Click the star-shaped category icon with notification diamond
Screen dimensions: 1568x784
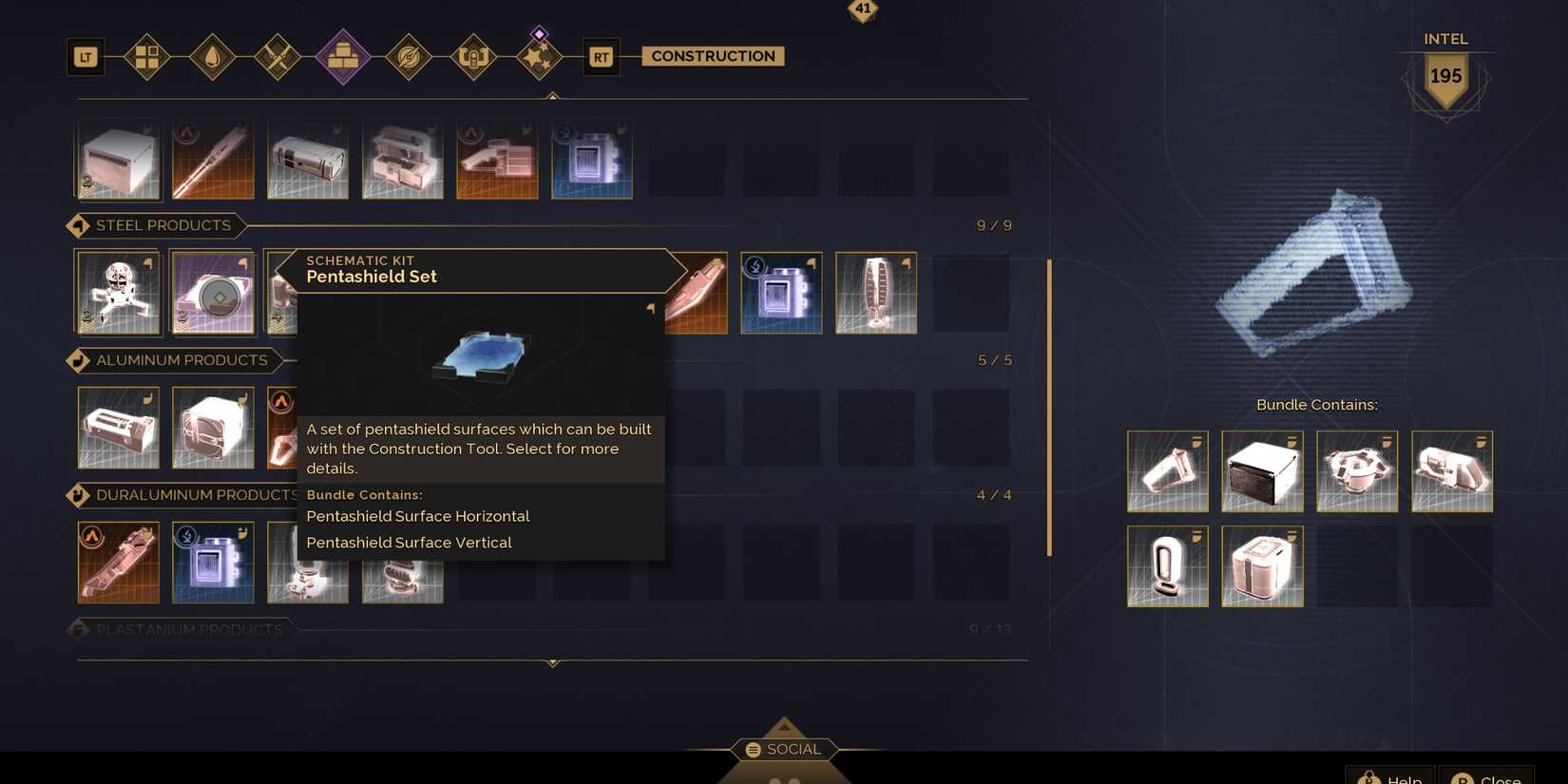pyautogui.click(x=539, y=58)
